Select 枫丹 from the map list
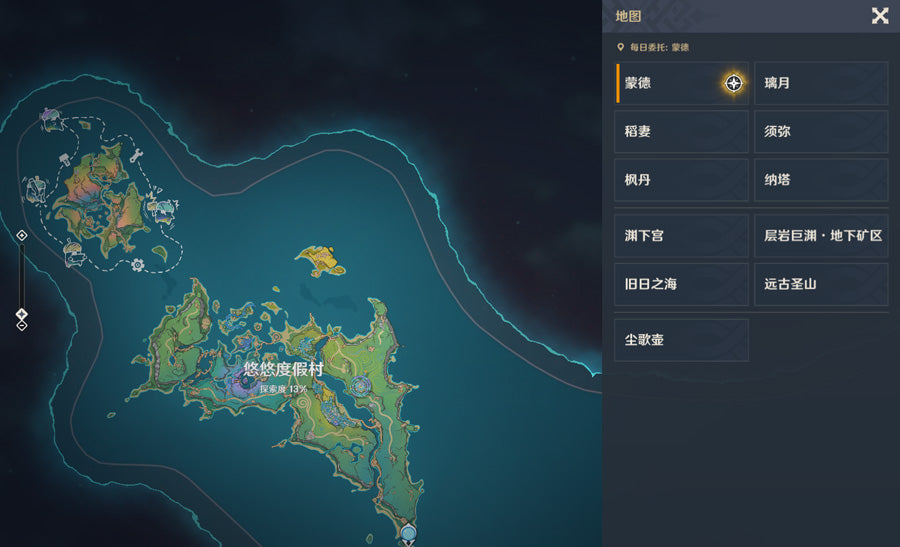This screenshot has width=900, height=547. pyautogui.click(x=681, y=180)
